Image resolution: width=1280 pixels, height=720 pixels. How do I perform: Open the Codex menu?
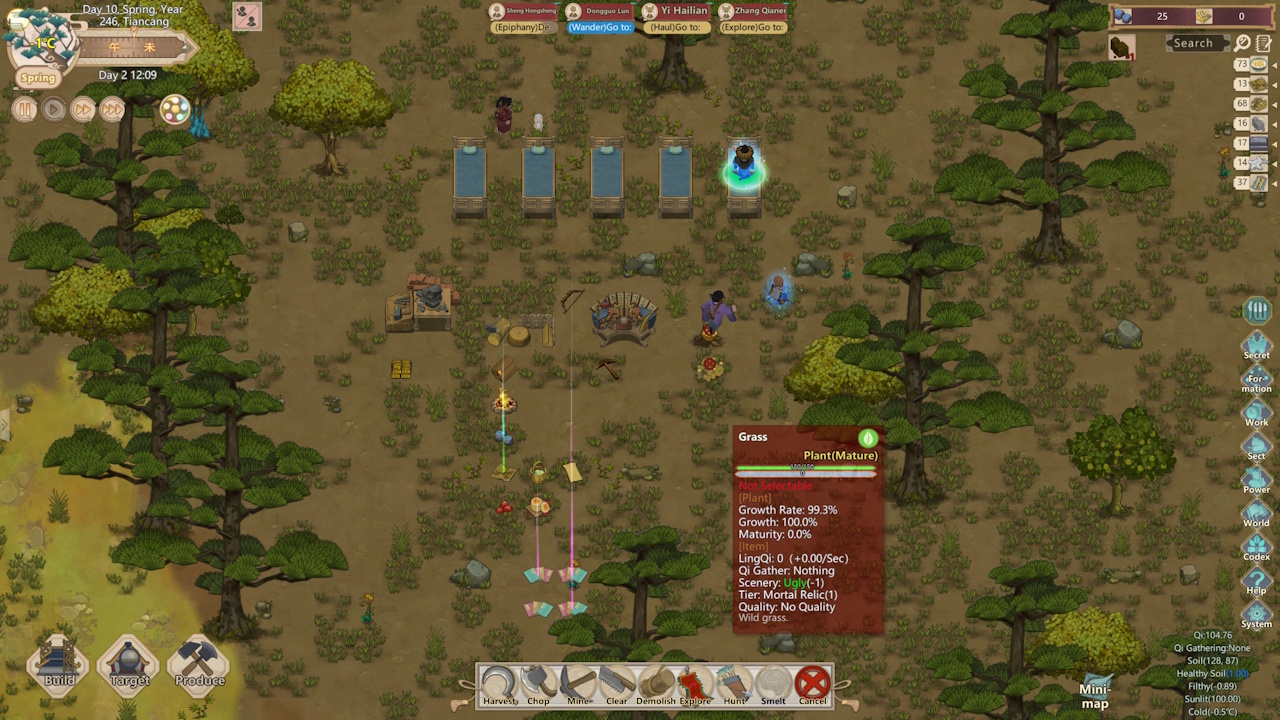[1257, 547]
